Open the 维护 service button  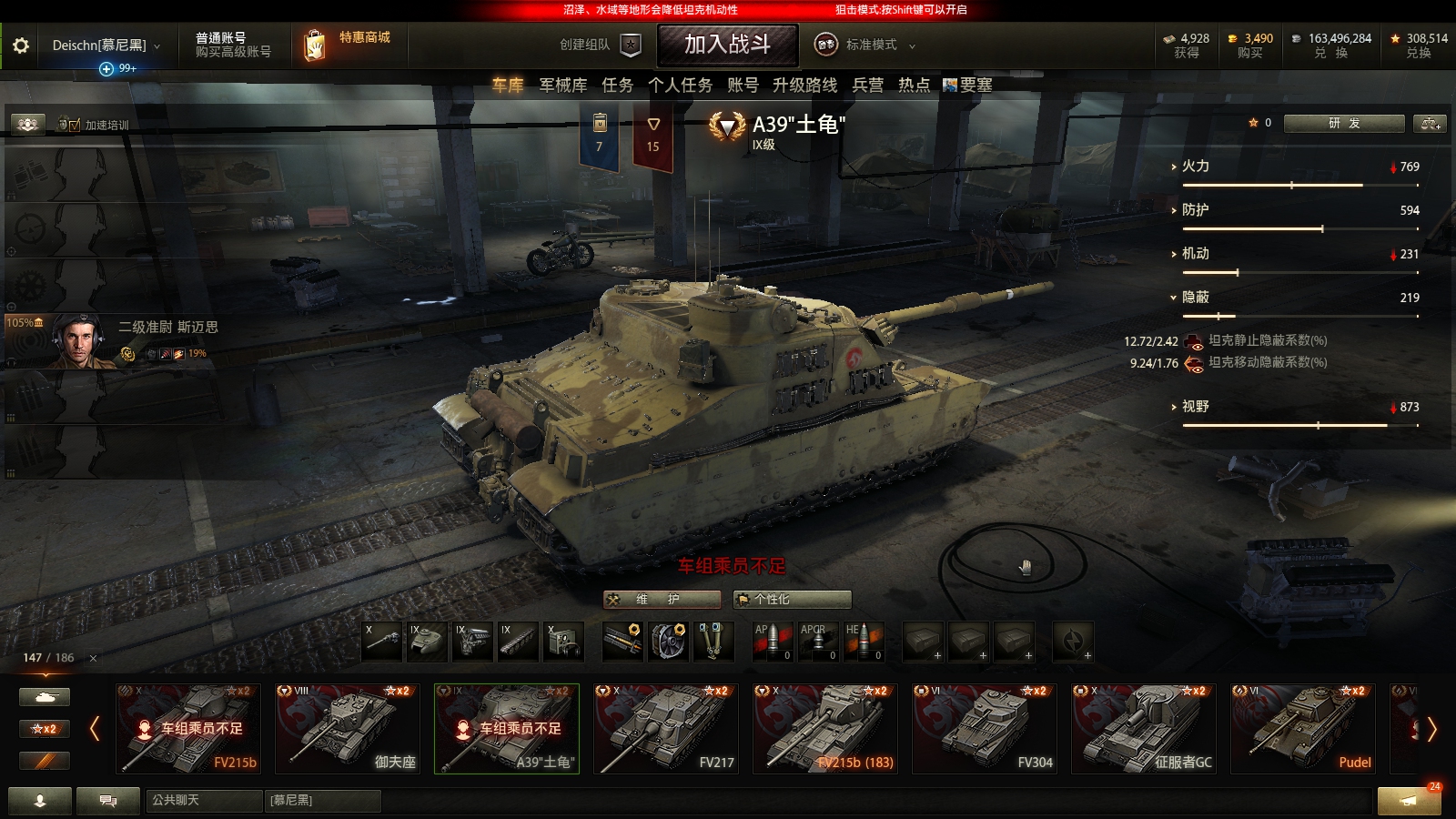click(662, 599)
